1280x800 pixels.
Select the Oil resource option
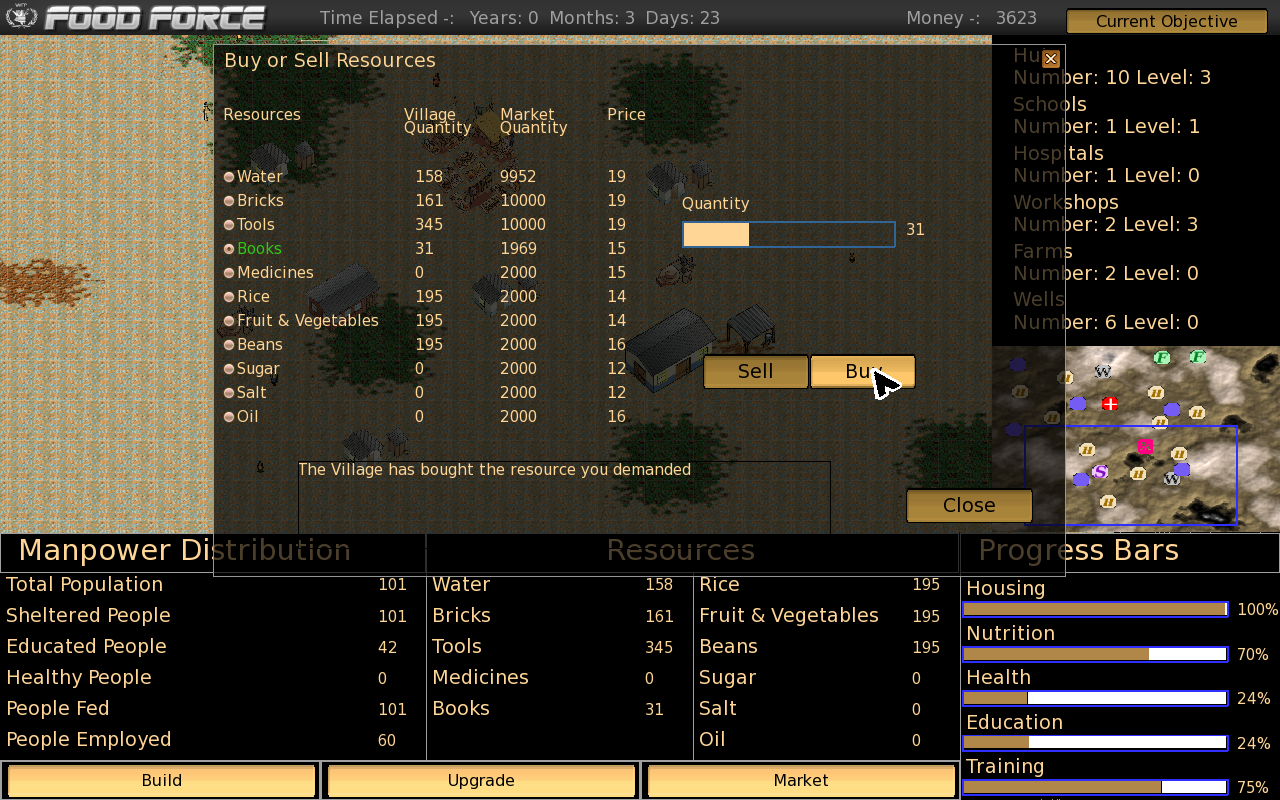tap(229, 417)
